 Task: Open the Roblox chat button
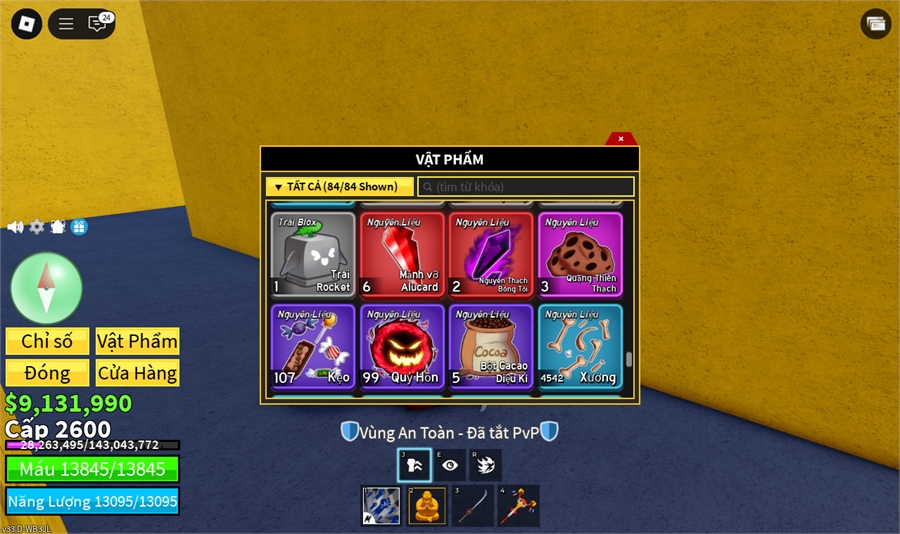pyautogui.click(x=97, y=24)
